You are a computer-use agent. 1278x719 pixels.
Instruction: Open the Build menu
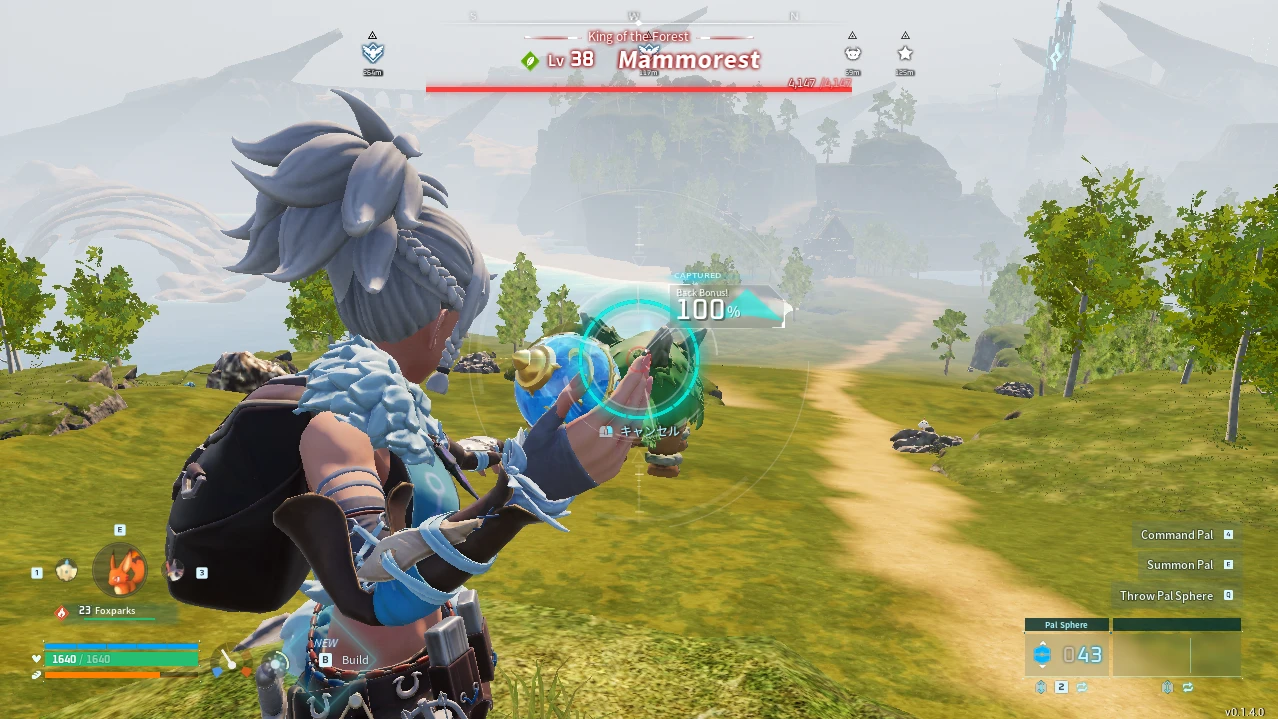[355, 660]
